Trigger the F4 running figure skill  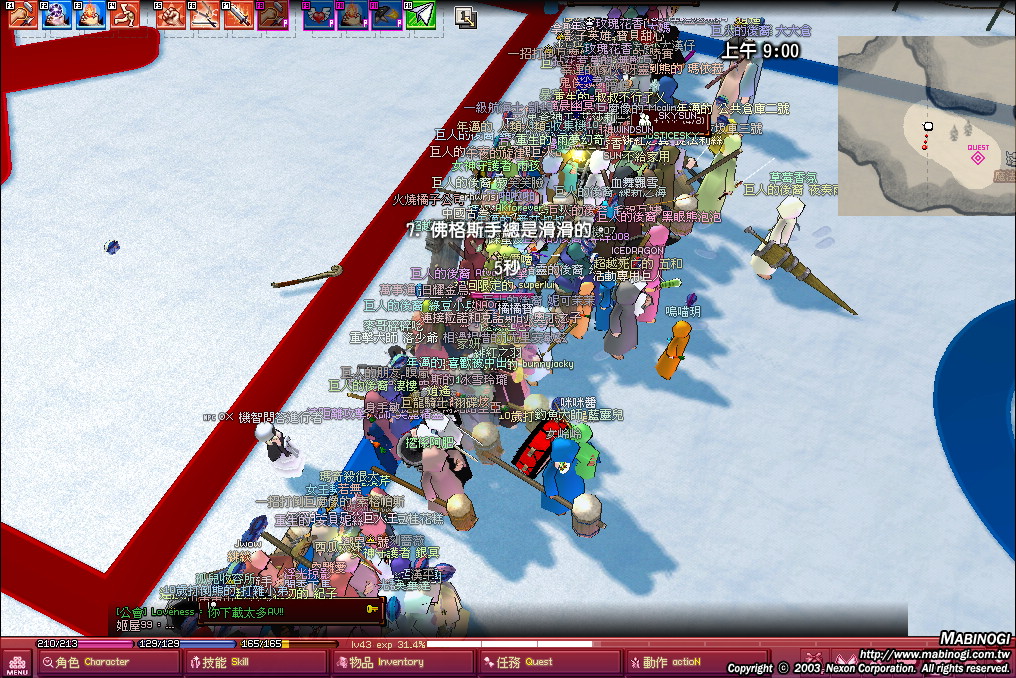tap(124, 14)
